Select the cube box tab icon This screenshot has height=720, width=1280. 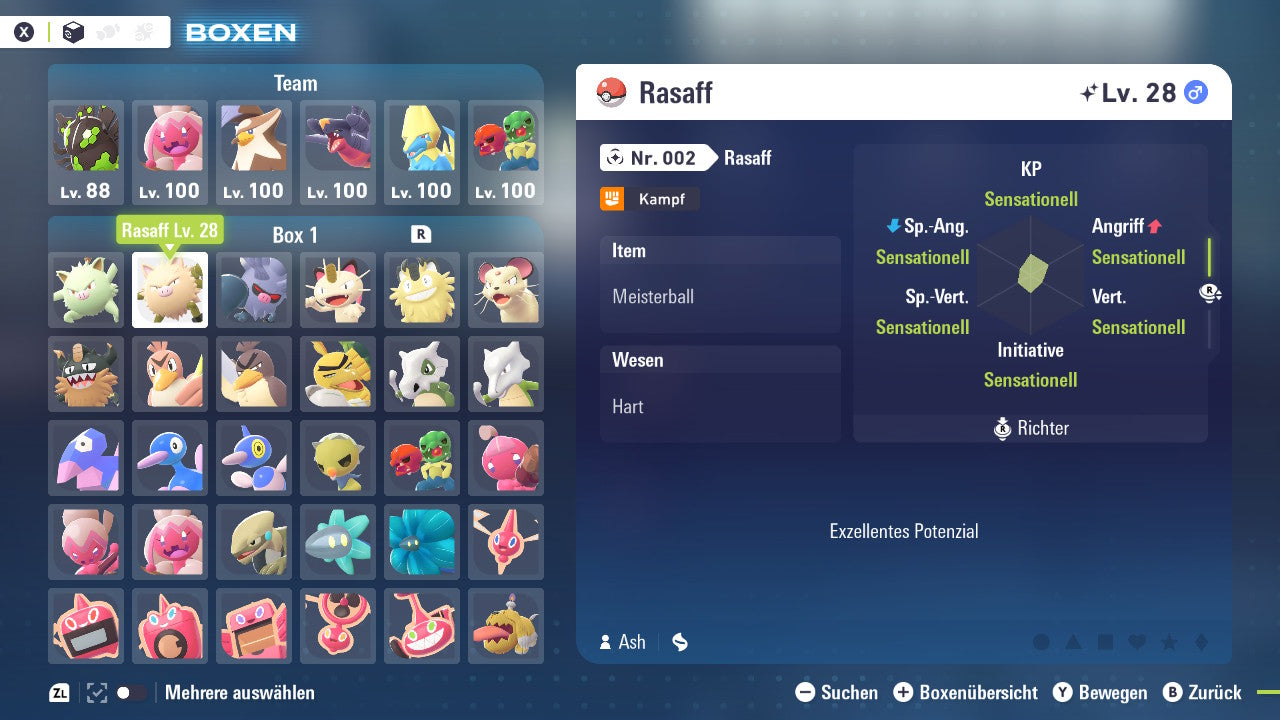click(73, 32)
